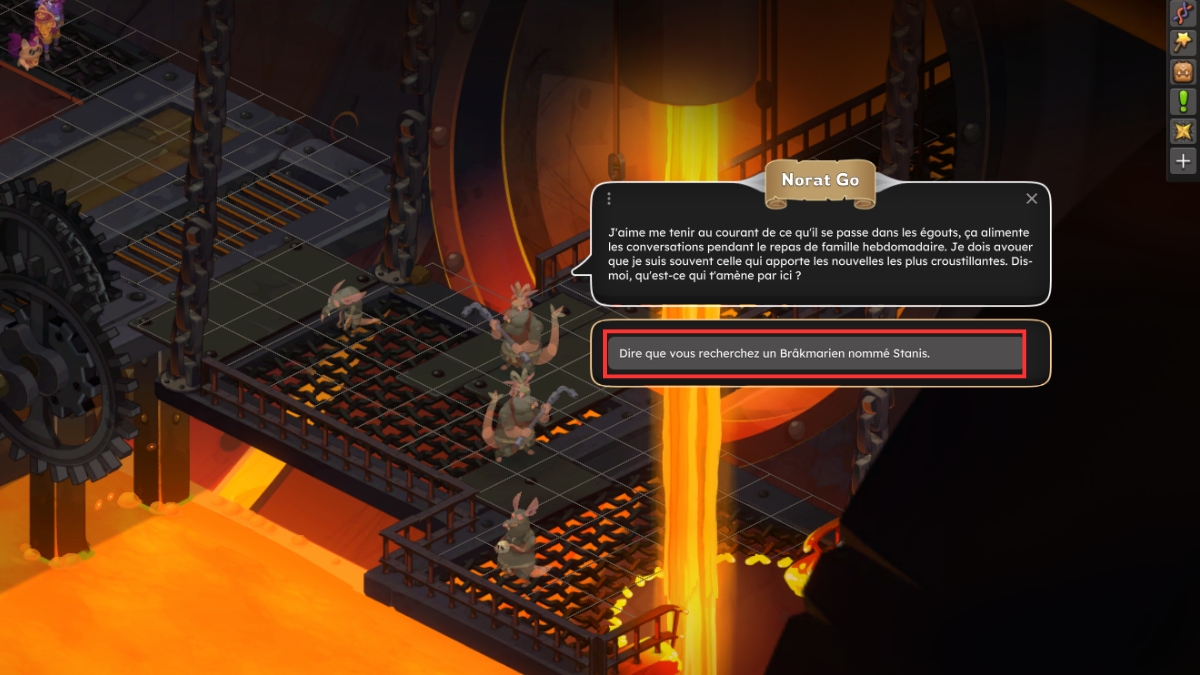The image size is (1200, 675).
Task: Open the star wand shortcut
Action: point(1183,42)
